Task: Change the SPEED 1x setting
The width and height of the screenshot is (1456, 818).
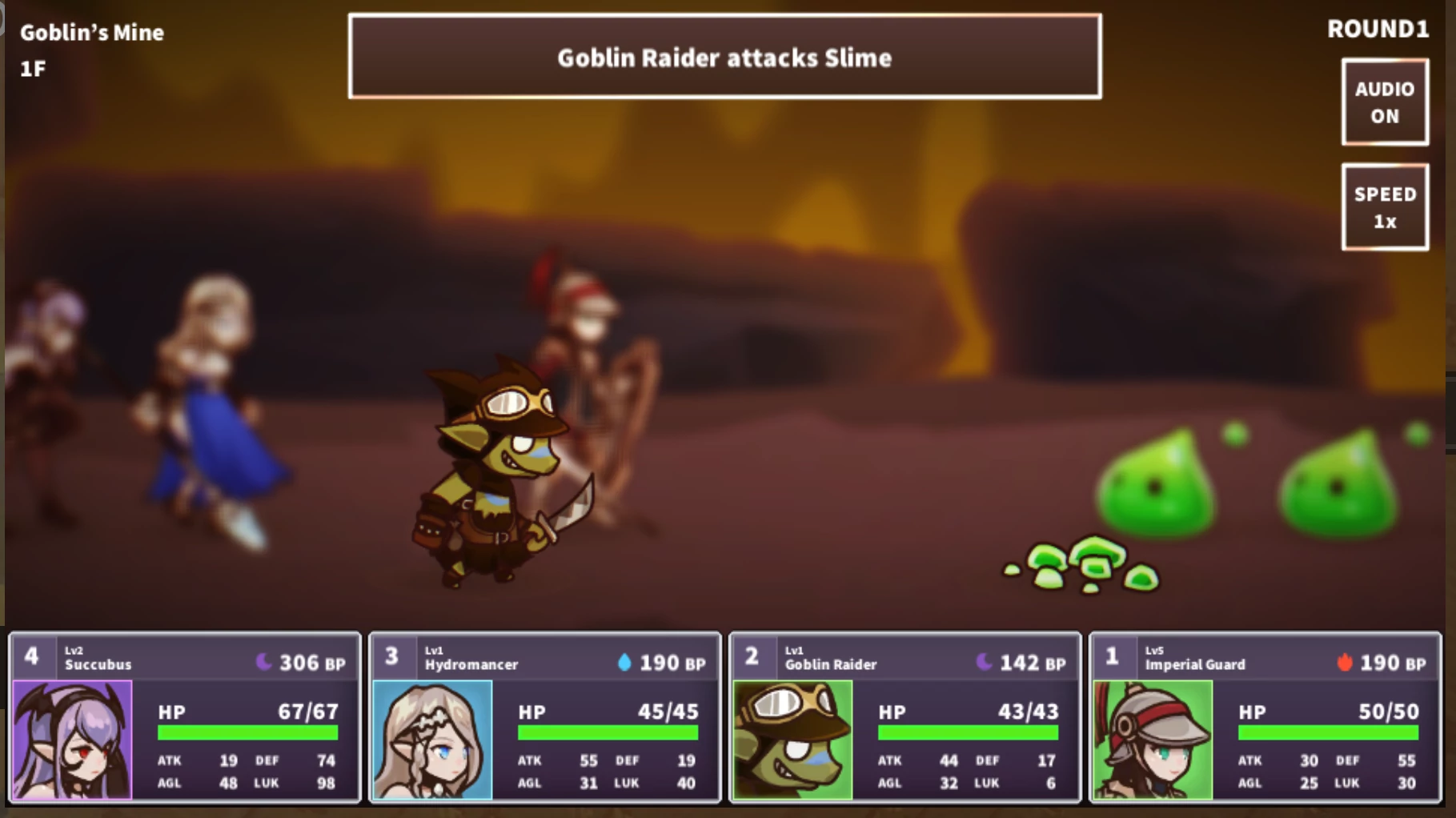Action: [1385, 207]
